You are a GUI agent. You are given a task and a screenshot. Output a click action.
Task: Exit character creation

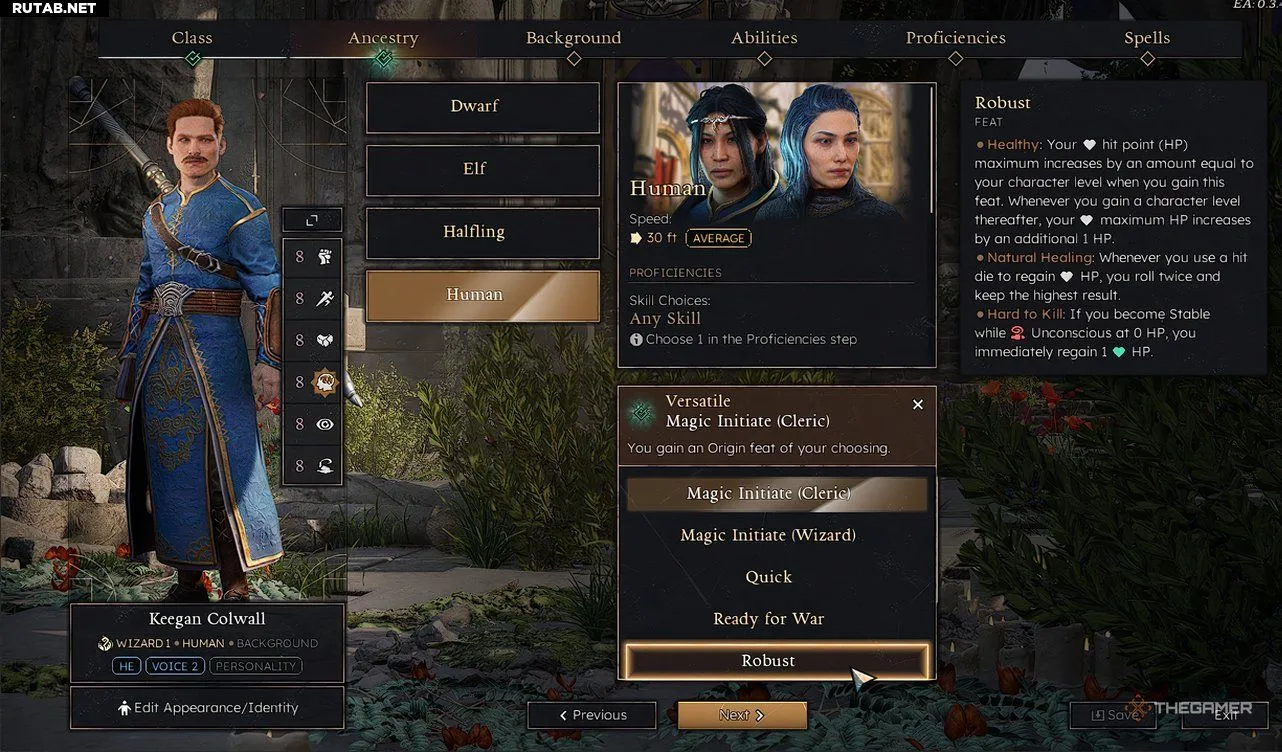(1226, 715)
